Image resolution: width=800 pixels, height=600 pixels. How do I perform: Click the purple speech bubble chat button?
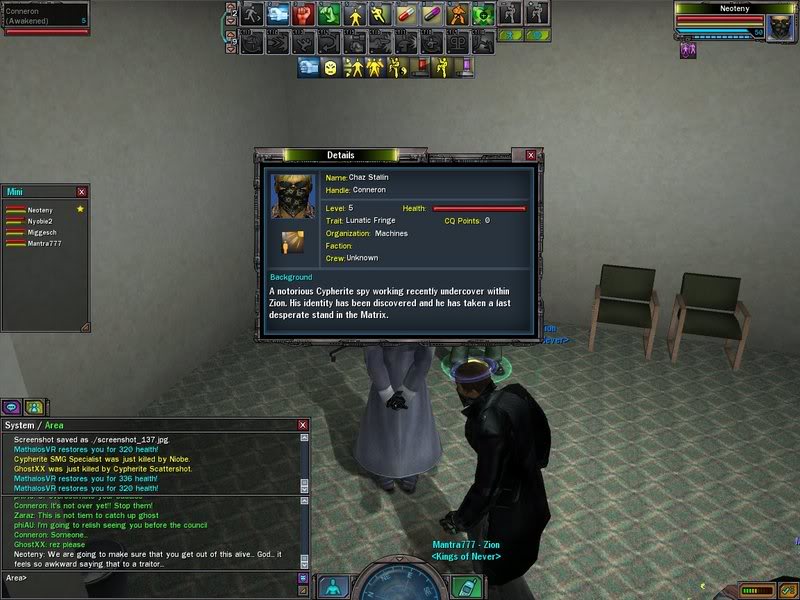(x=12, y=407)
